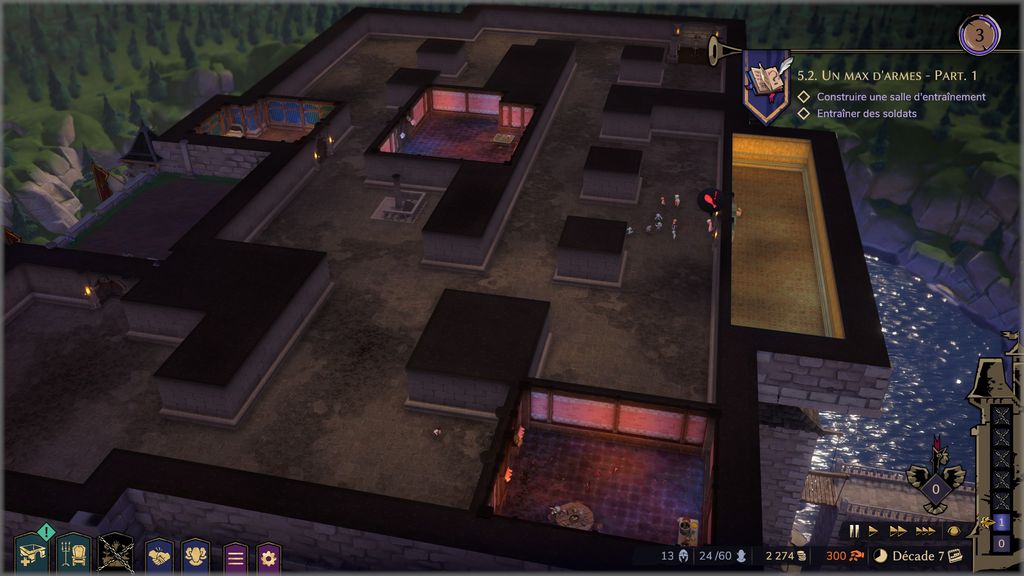Open the gear settings menu
1024x576 pixels.
(x=269, y=557)
